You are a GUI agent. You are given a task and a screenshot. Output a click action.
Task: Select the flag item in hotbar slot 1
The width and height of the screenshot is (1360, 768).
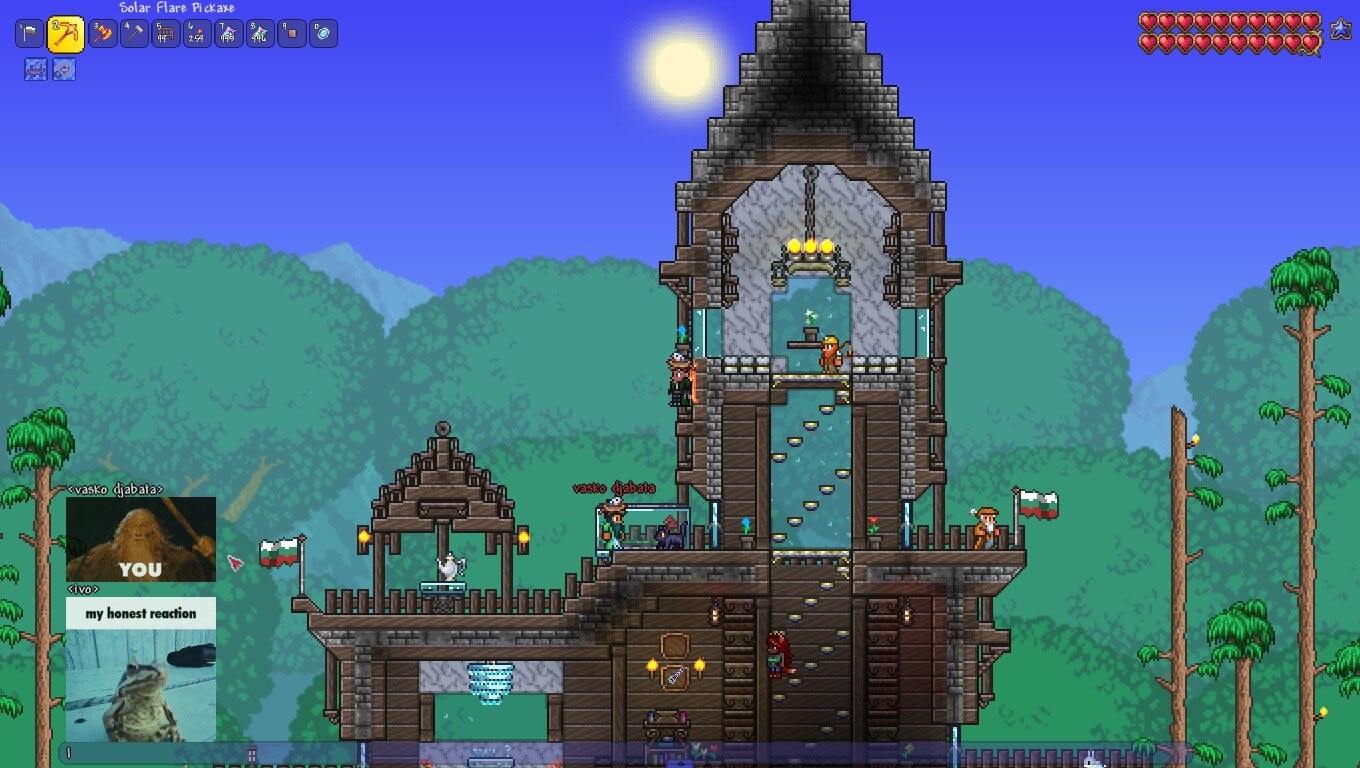point(29,34)
